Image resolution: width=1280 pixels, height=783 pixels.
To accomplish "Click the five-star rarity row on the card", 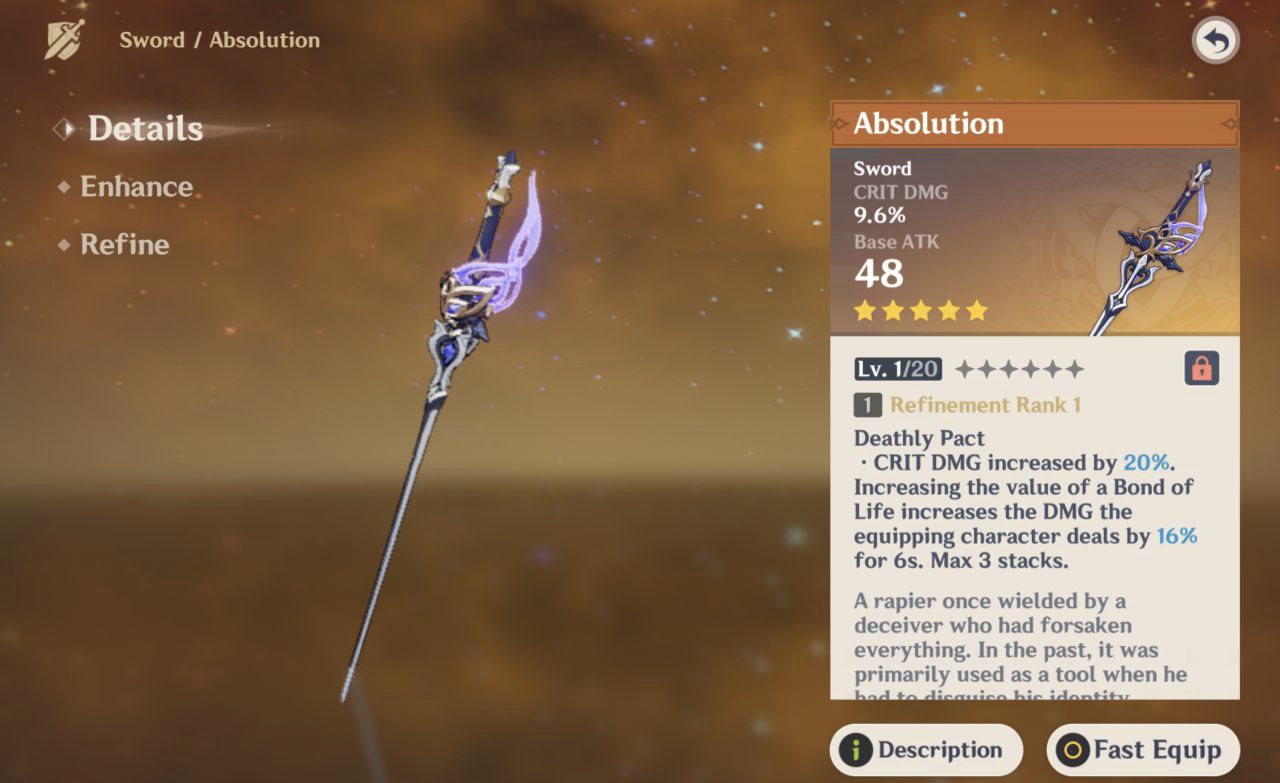I will point(919,310).
